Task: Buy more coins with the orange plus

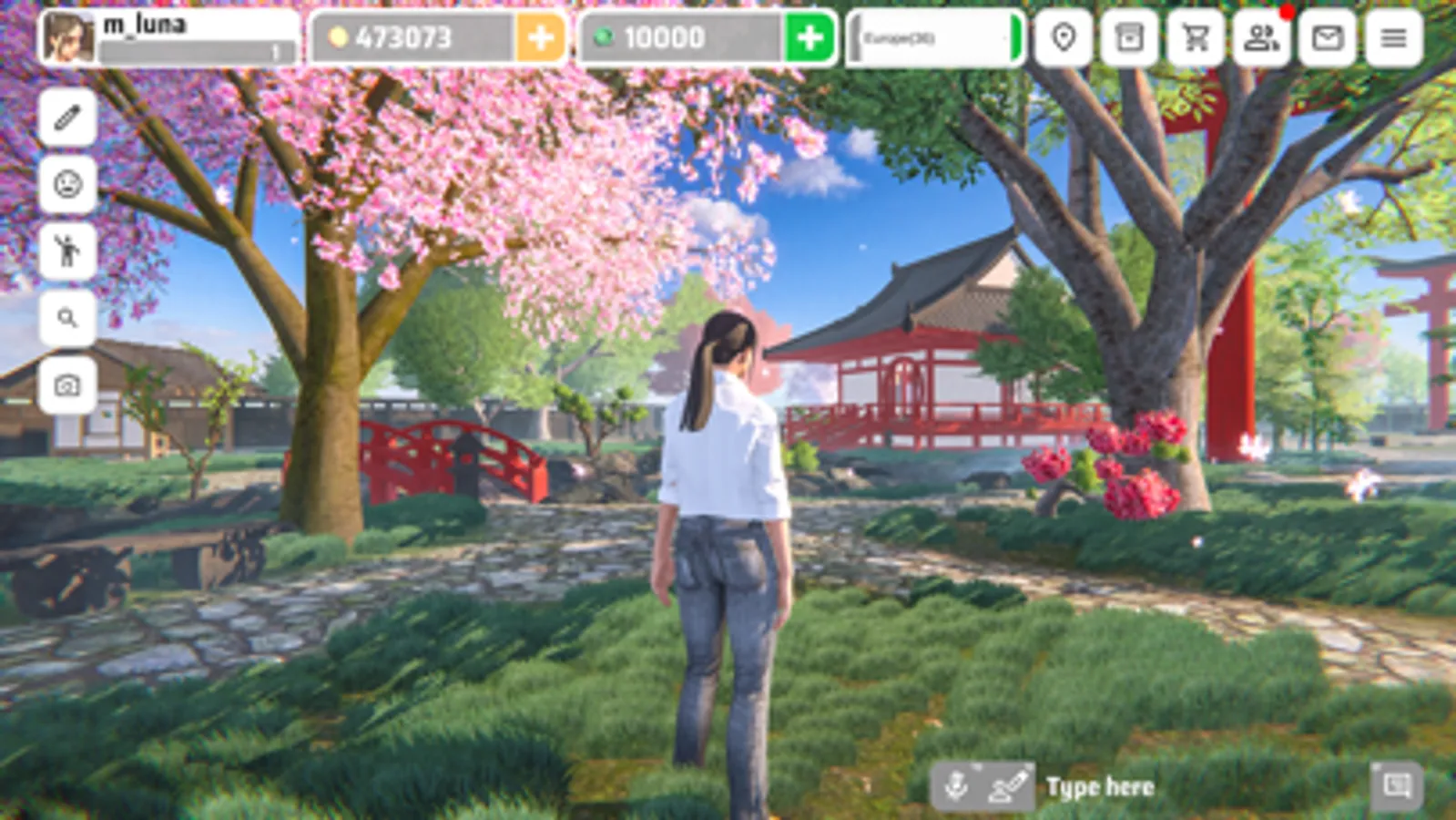Action: 541,38
